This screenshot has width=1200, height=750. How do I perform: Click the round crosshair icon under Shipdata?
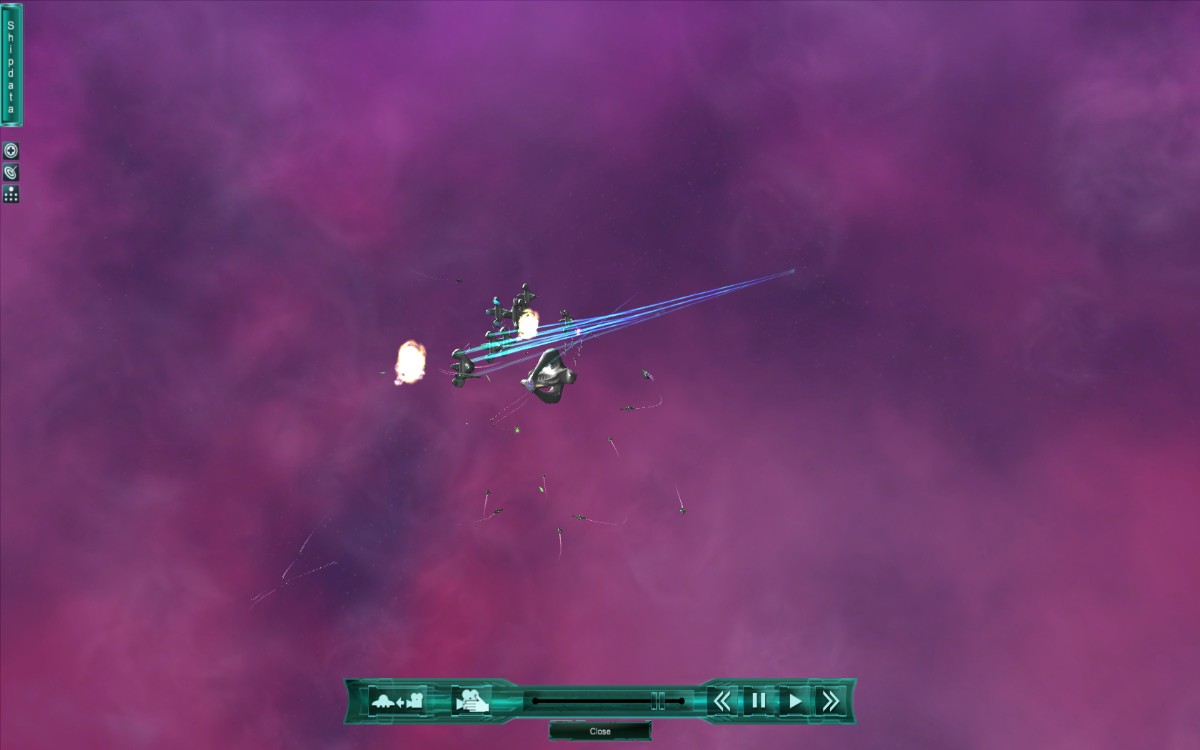[11, 151]
